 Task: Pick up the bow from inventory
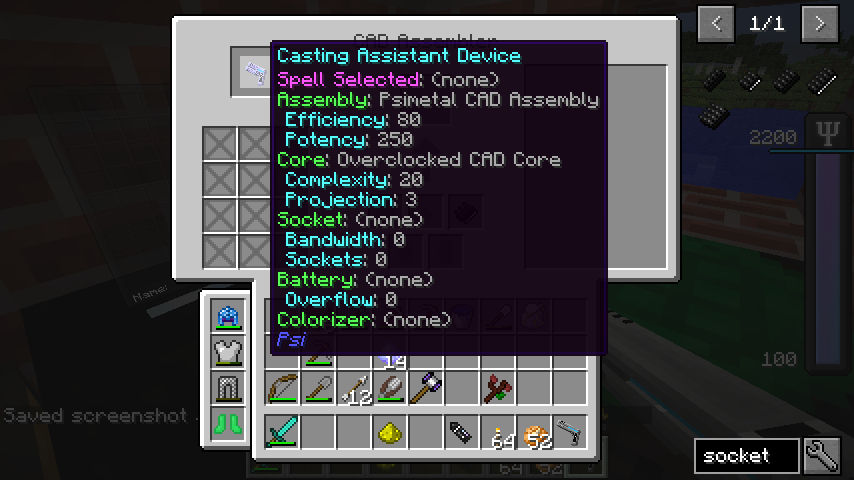283,387
